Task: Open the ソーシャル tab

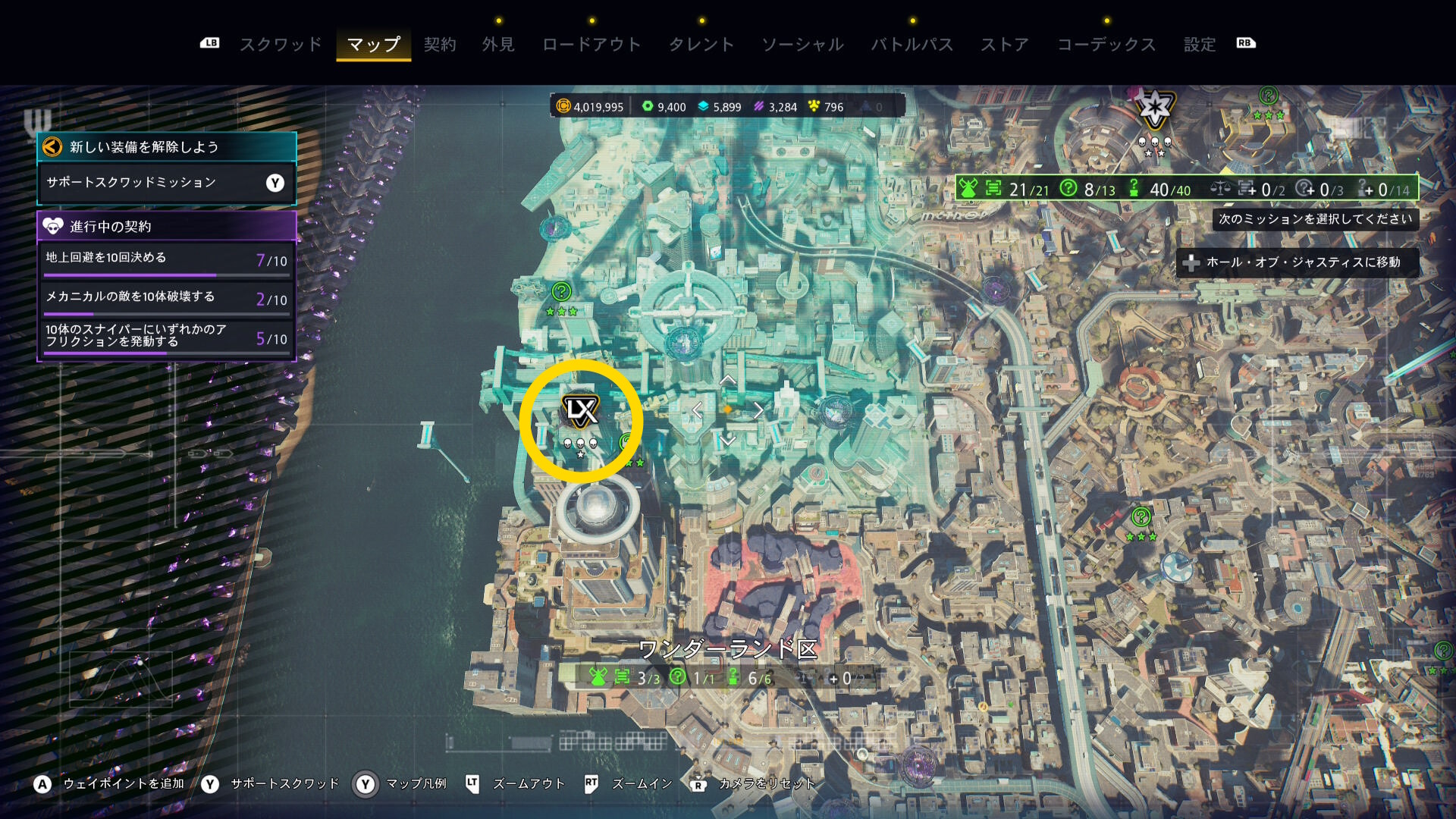Action: tap(802, 45)
